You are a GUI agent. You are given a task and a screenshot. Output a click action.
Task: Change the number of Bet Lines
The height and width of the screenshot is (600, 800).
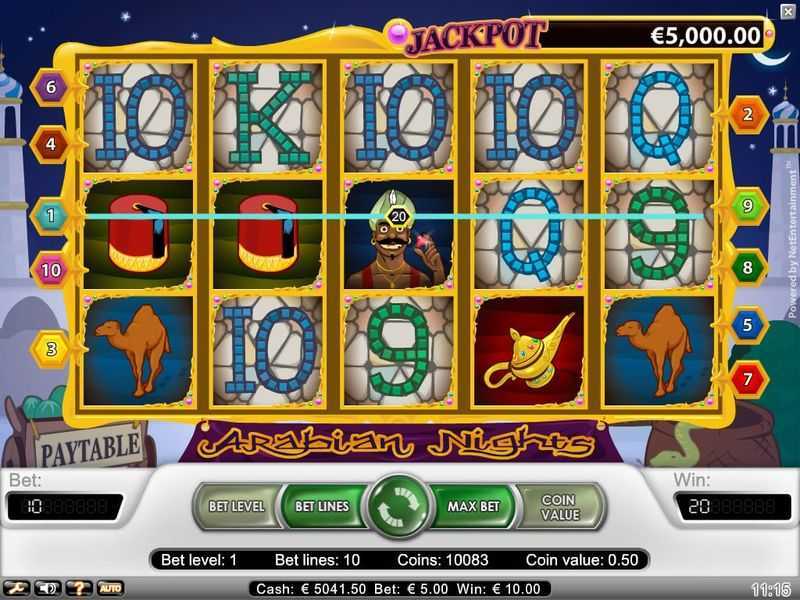320,506
